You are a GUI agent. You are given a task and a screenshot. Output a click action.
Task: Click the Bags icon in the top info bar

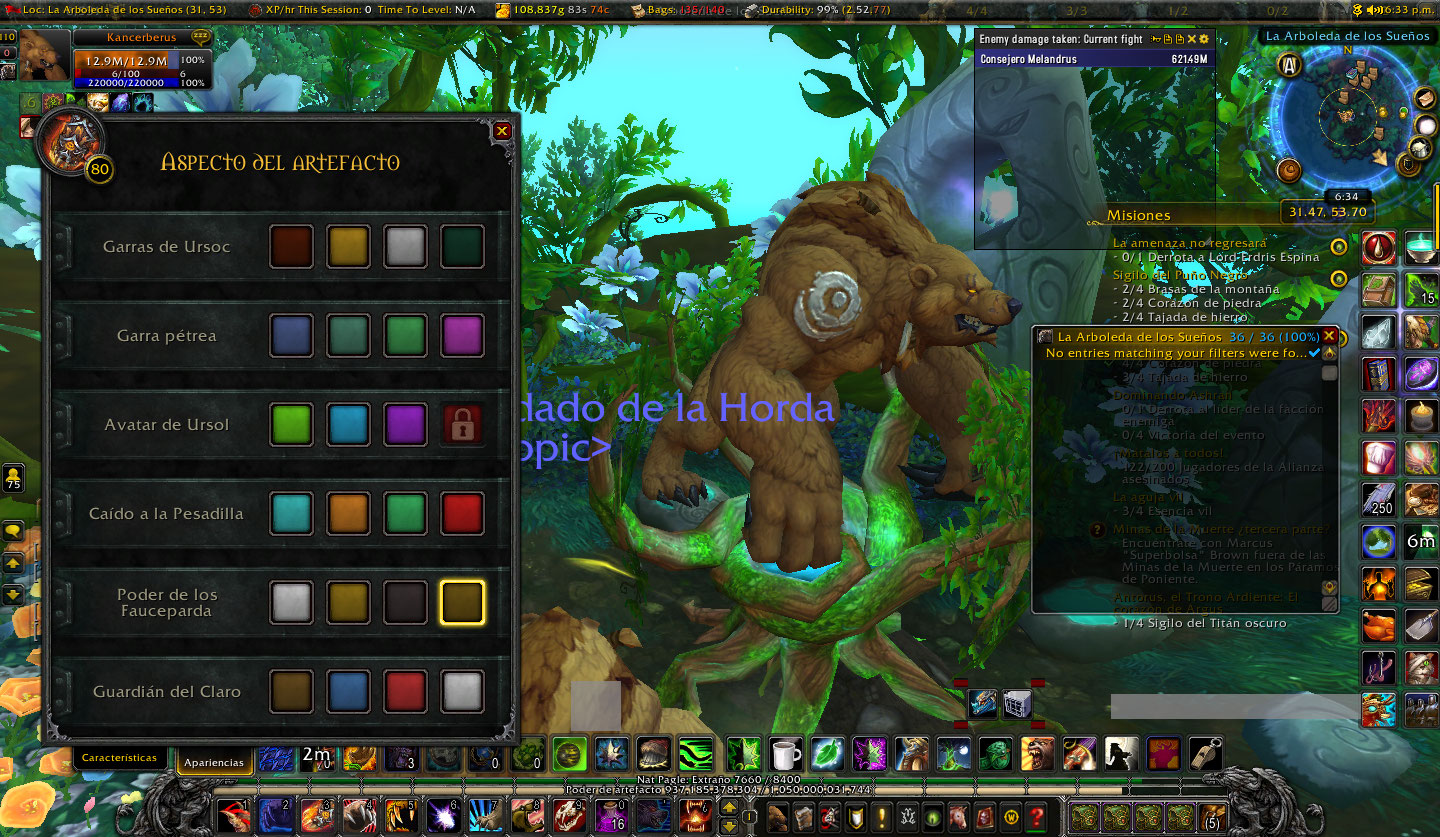638,9
